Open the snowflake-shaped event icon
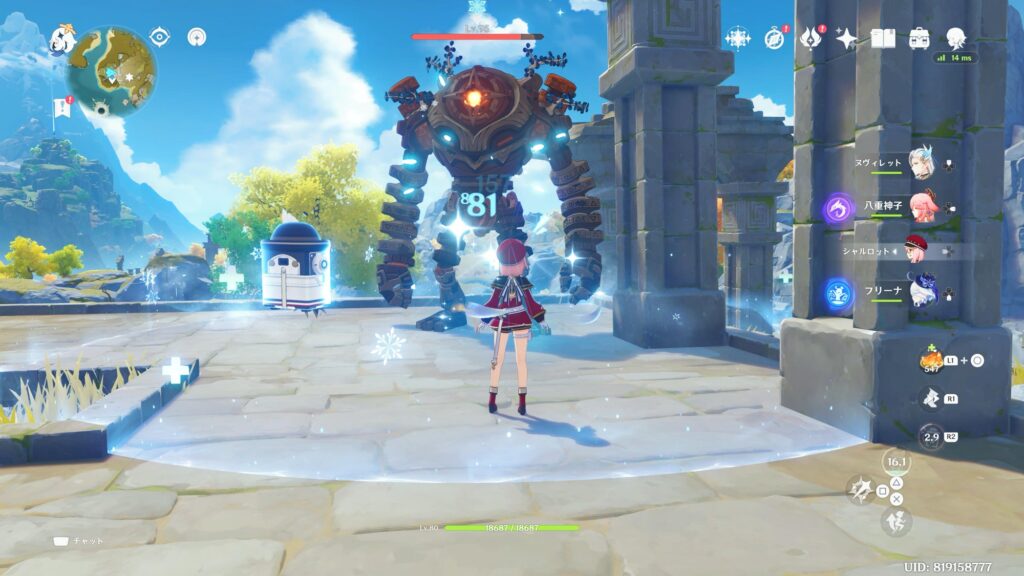This screenshot has width=1024, height=576. click(x=737, y=38)
